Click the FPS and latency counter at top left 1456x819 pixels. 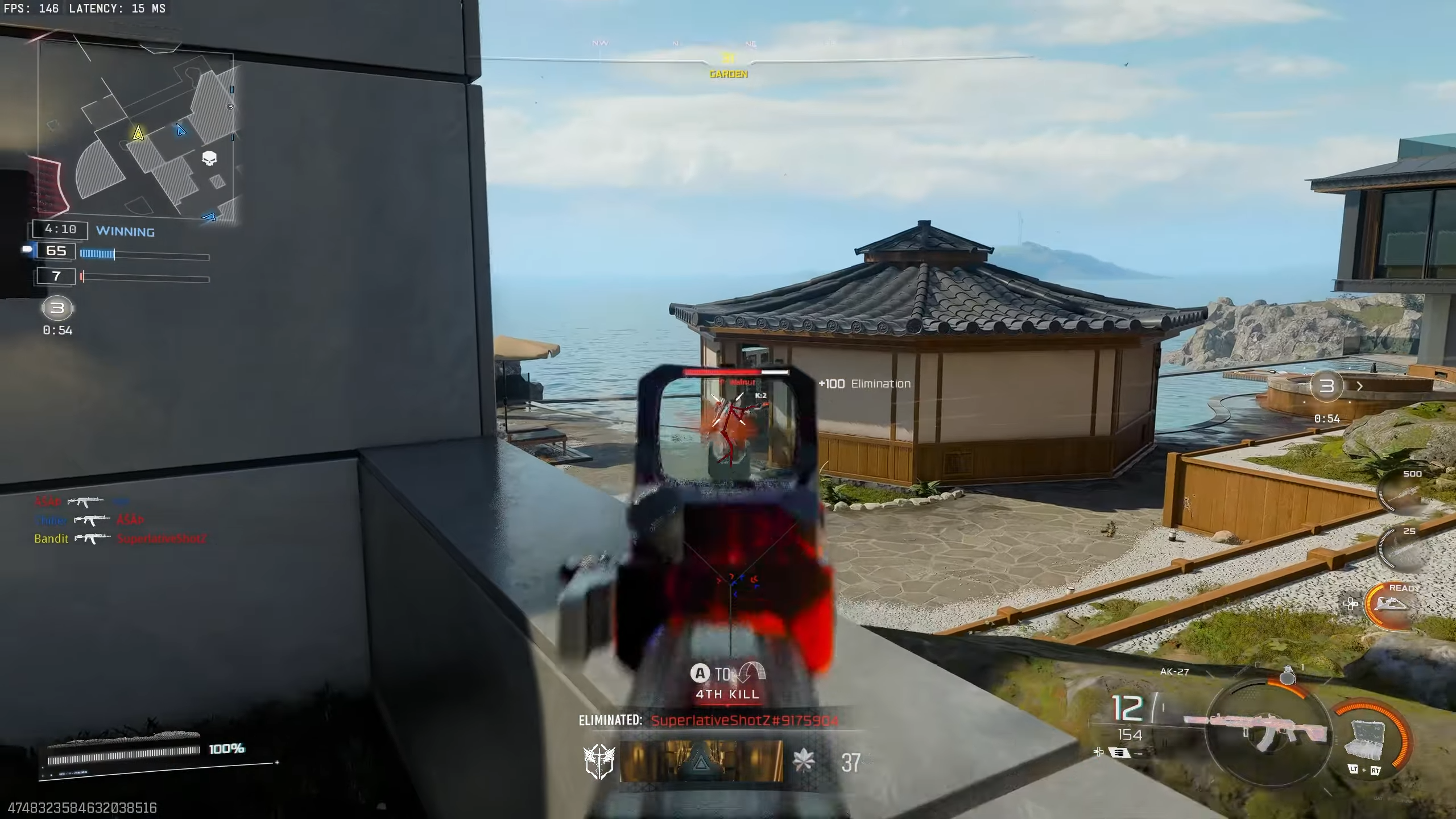tap(84, 9)
